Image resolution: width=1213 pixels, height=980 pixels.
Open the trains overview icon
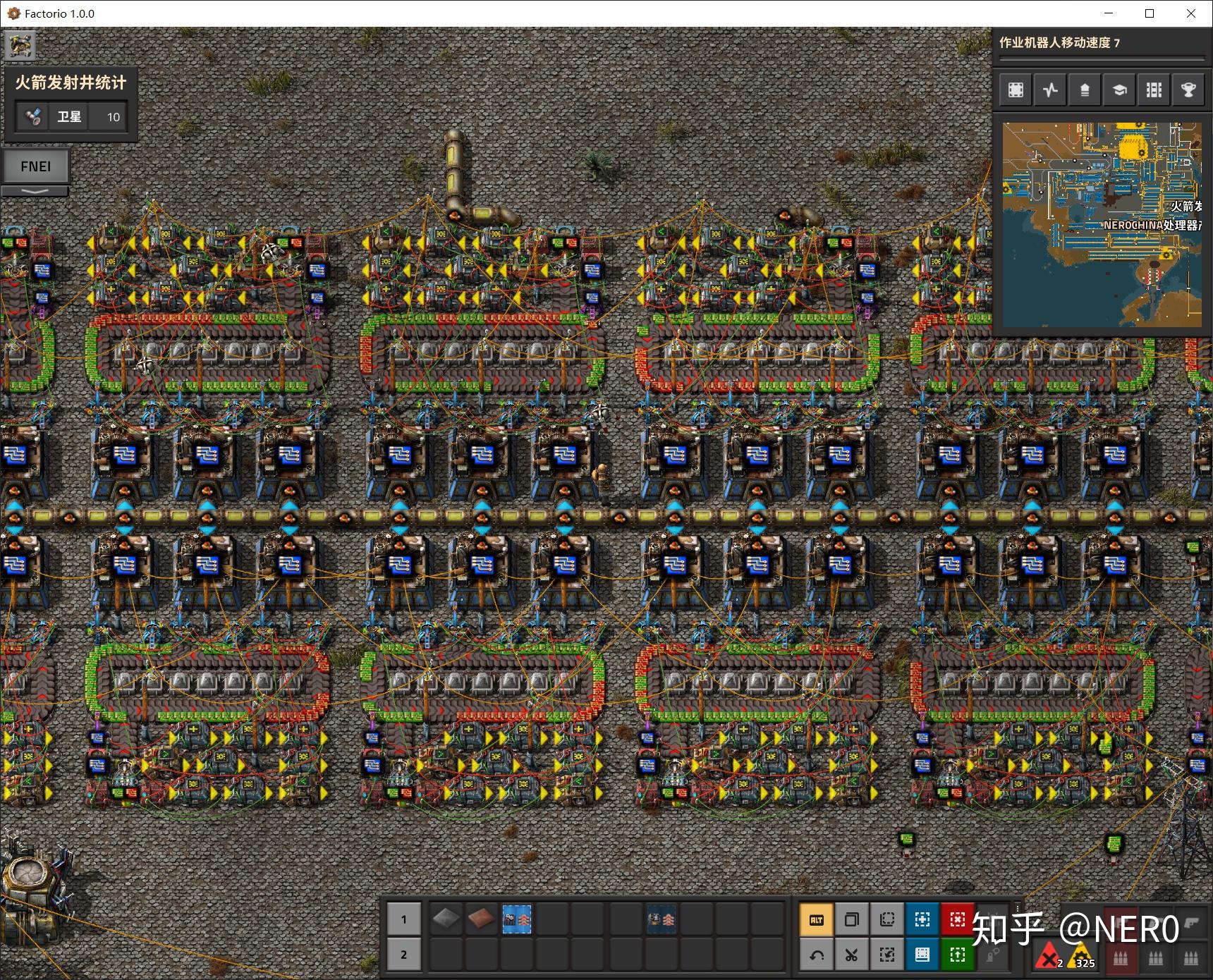tap(1154, 90)
